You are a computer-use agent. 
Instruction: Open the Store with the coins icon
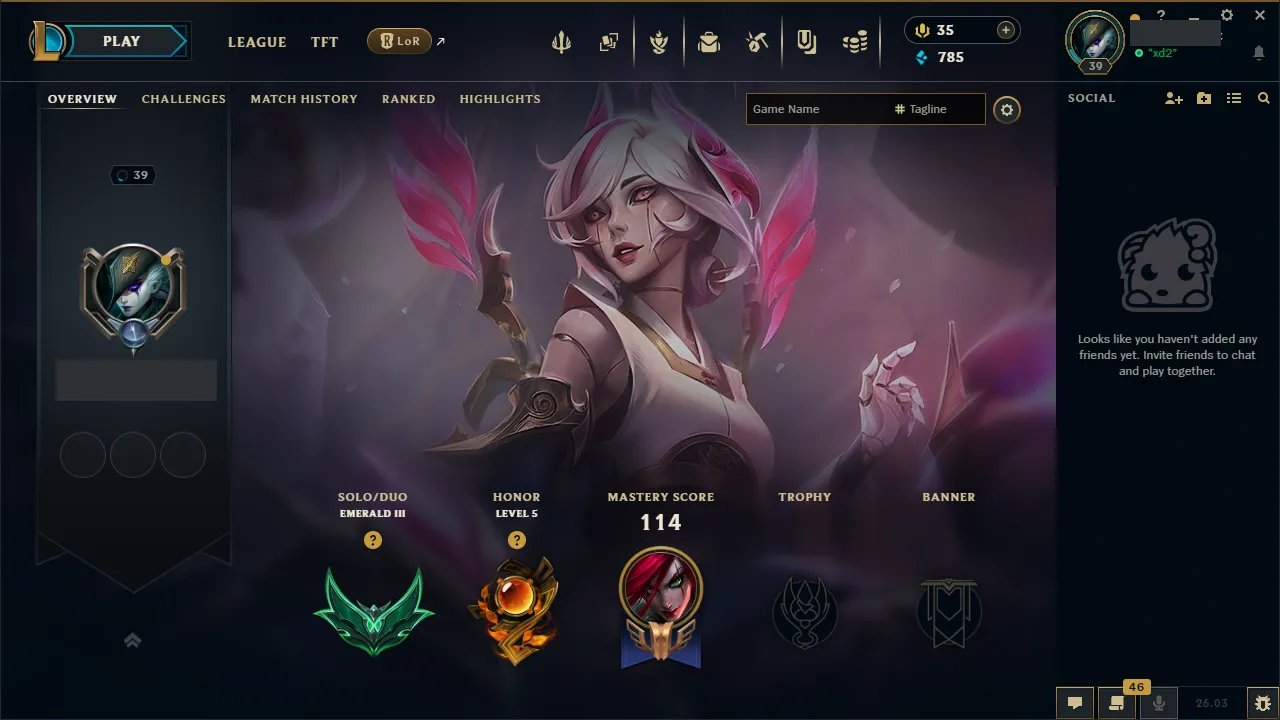click(x=855, y=42)
